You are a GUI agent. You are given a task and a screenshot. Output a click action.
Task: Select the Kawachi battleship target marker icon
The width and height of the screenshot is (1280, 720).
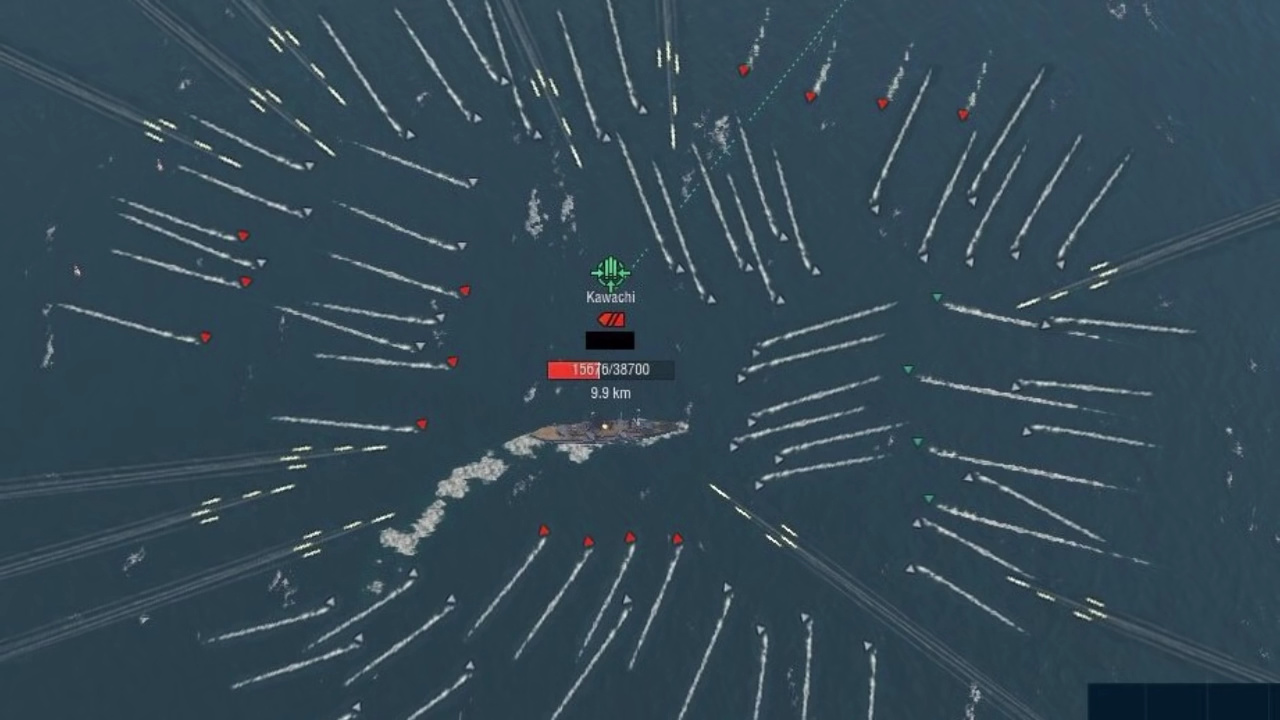[610, 273]
